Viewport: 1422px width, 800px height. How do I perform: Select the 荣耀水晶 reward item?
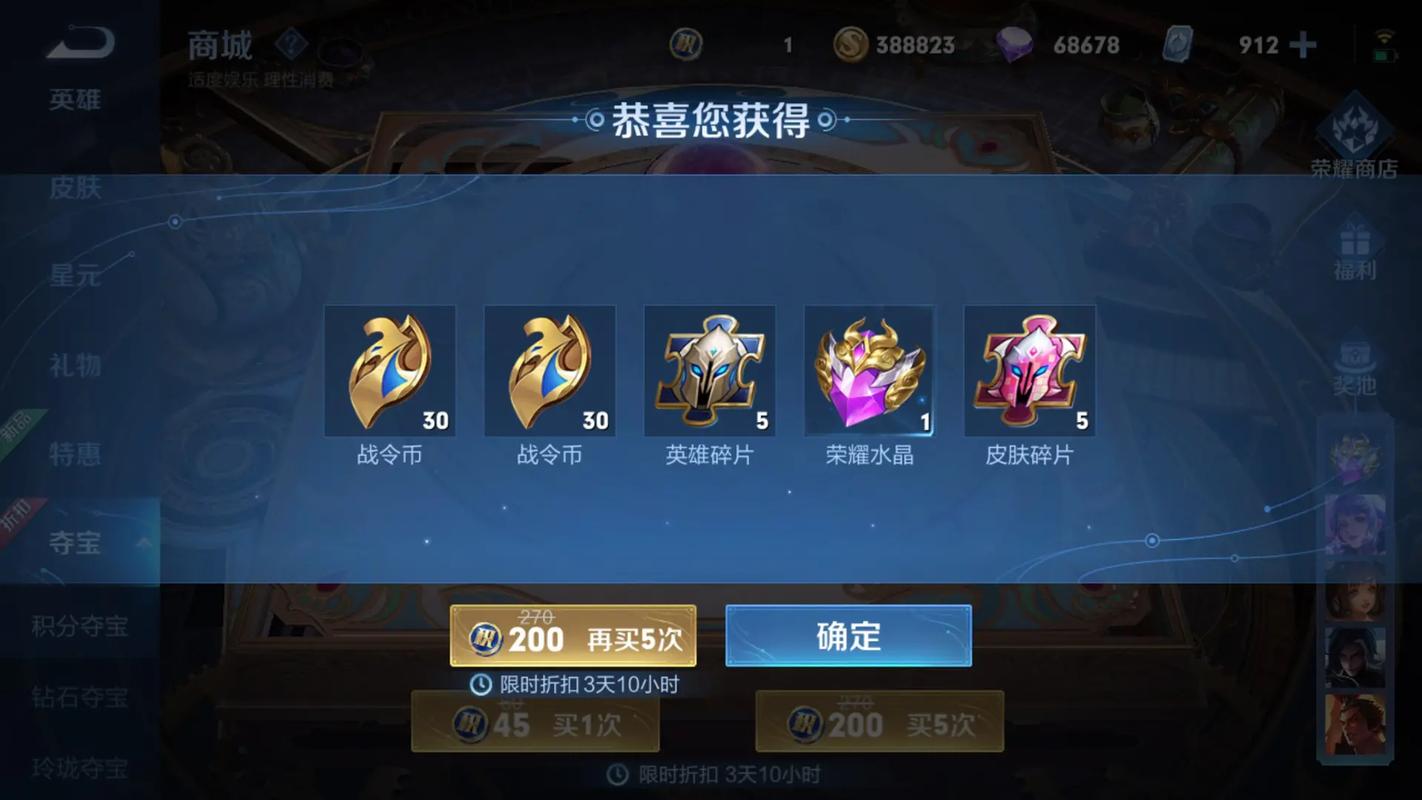click(870, 370)
